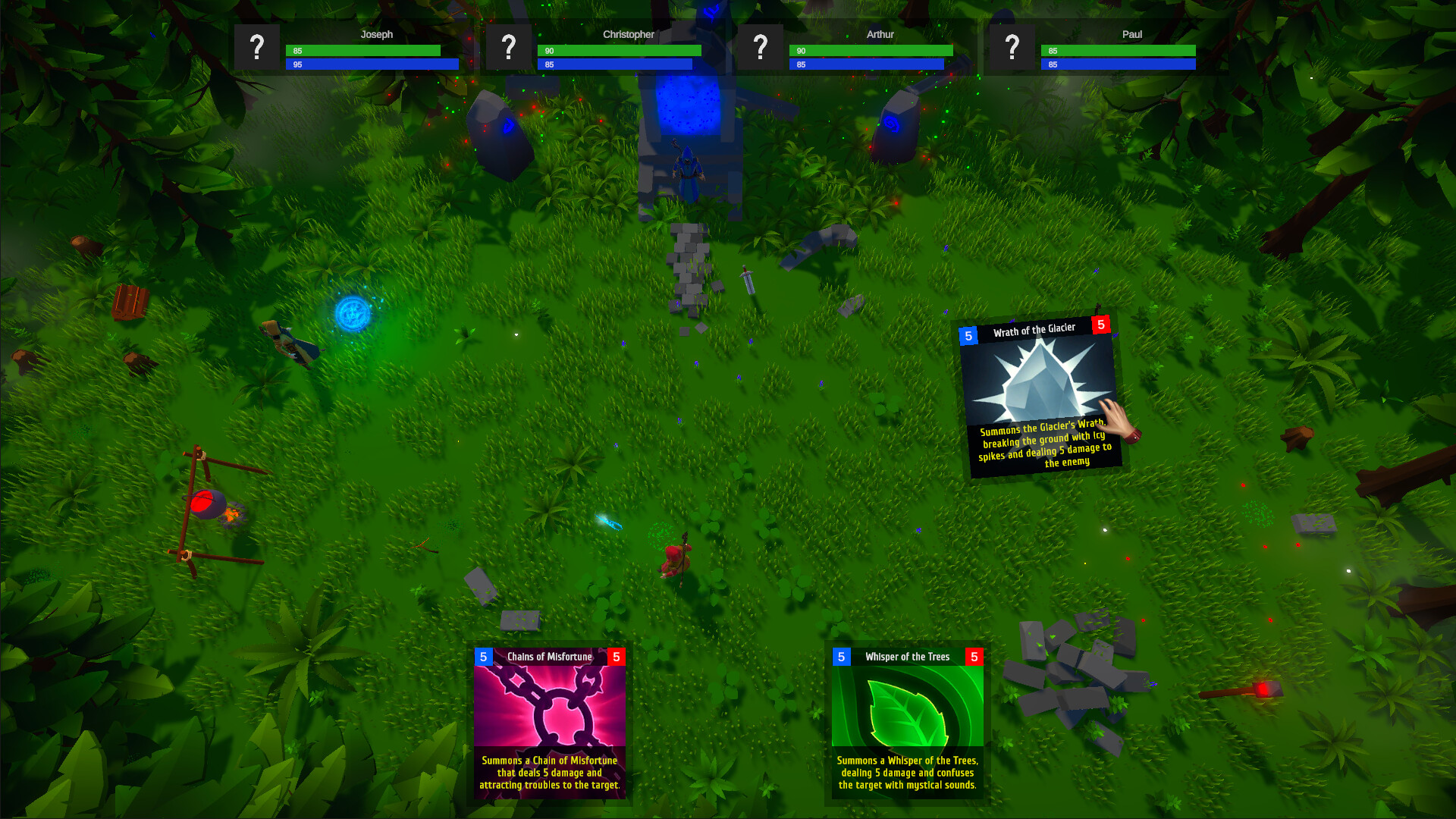
Task: Click the red damage badge on Chains of Misfortune
Action: coord(617,657)
